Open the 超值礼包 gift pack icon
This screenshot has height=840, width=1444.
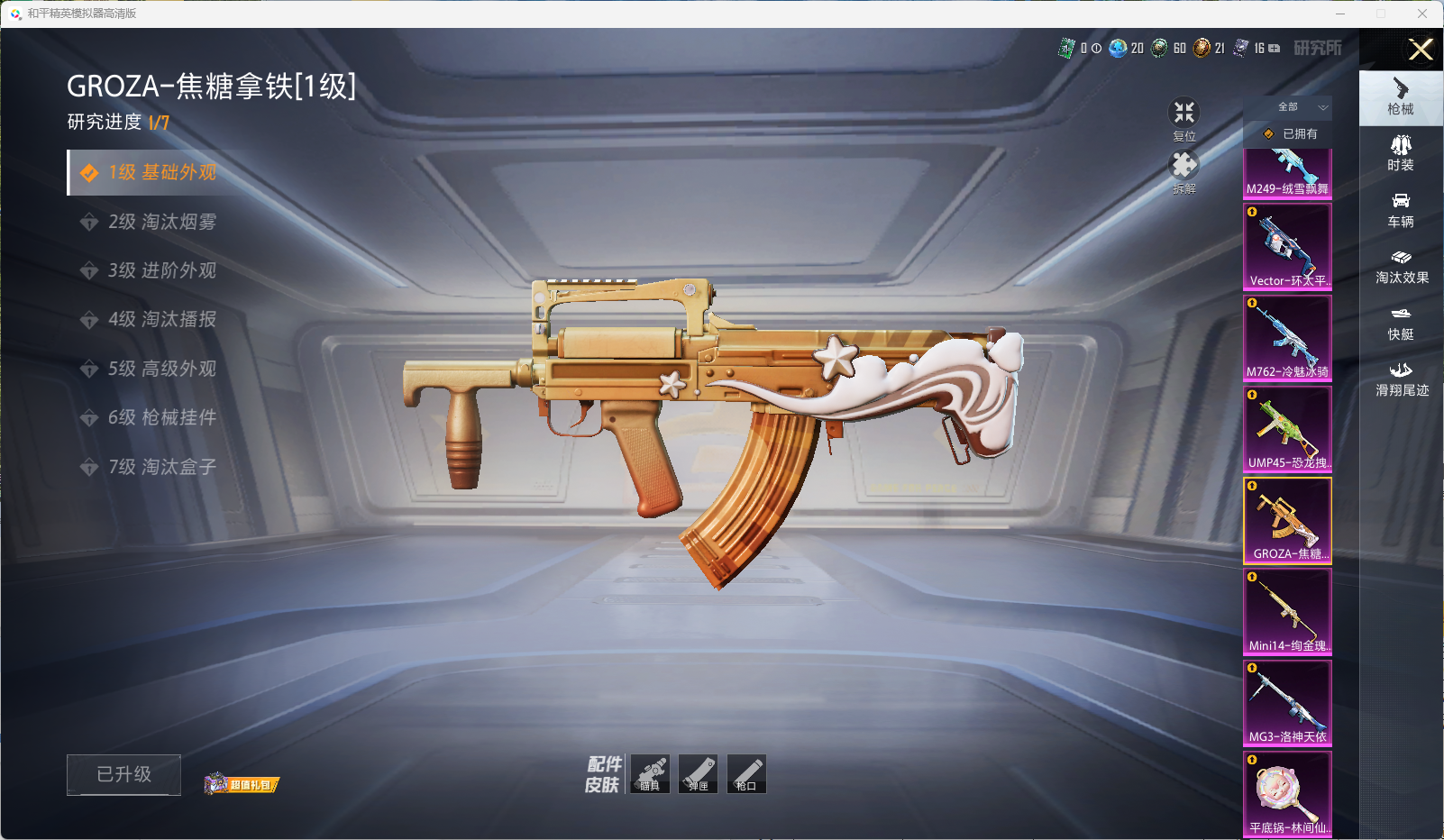click(x=242, y=784)
